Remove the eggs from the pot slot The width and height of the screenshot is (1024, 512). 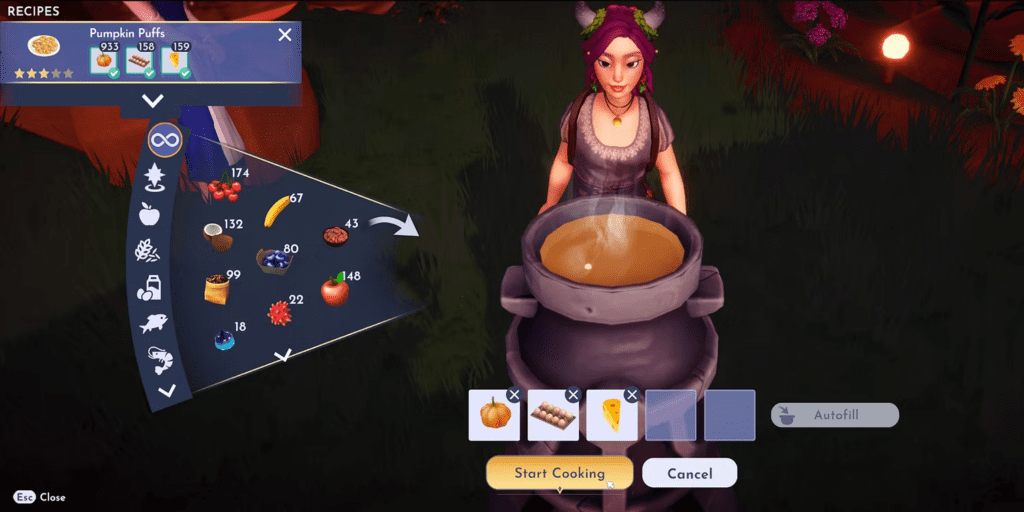pyautogui.click(x=573, y=395)
